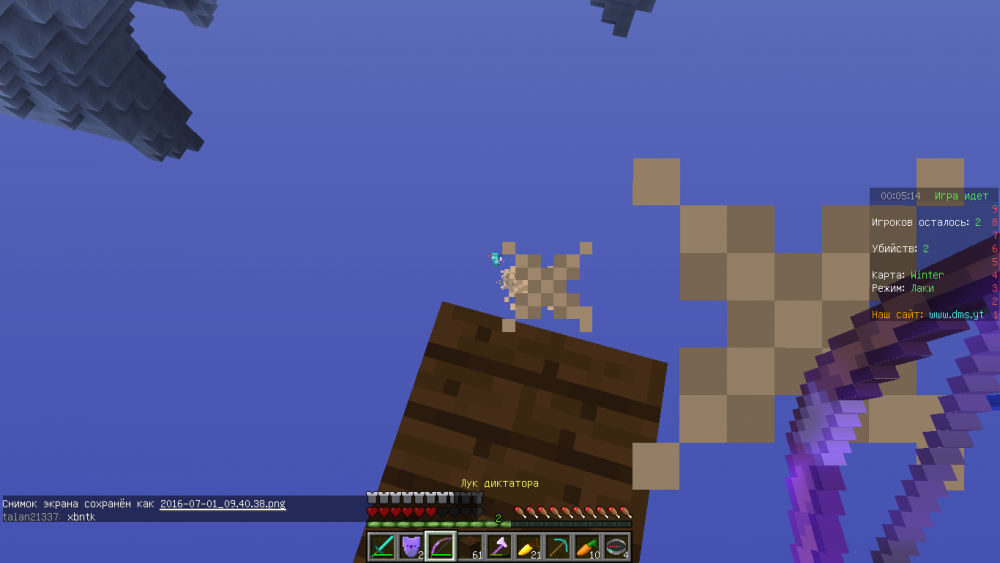Choose the dark wood planks stack
The width and height of the screenshot is (1000, 563).
click(470, 546)
